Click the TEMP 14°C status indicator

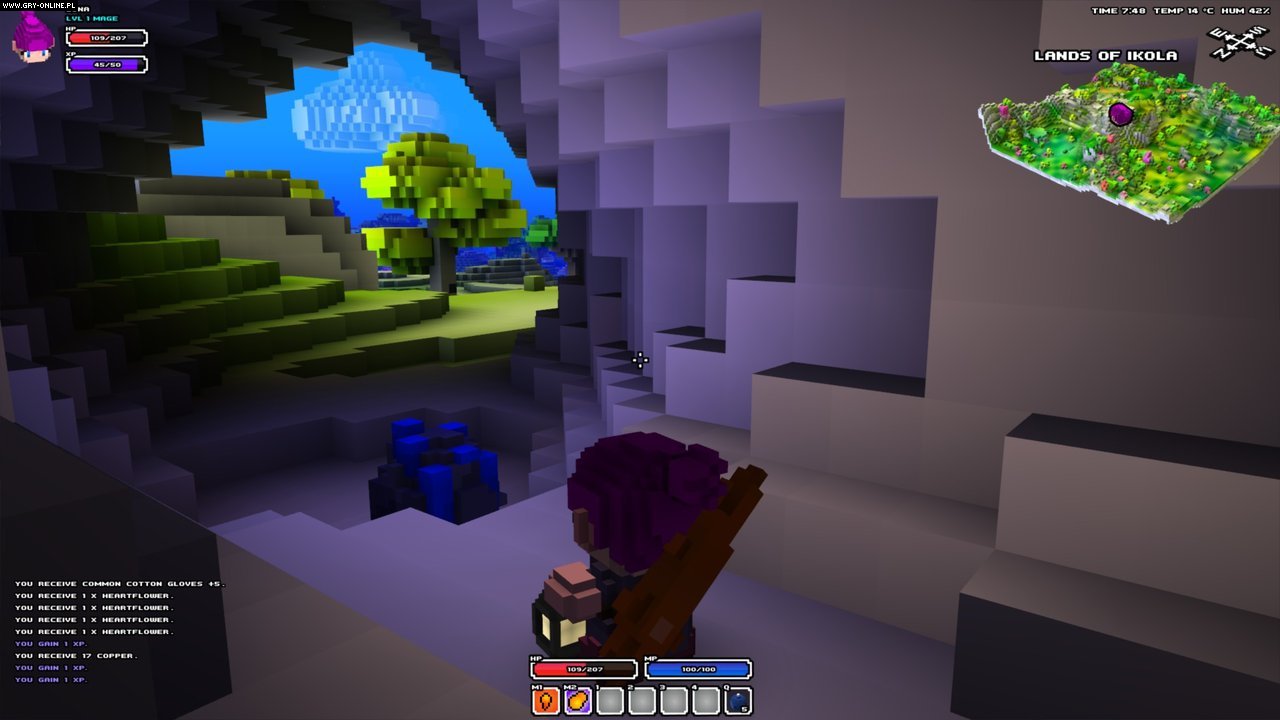point(1184,11)
